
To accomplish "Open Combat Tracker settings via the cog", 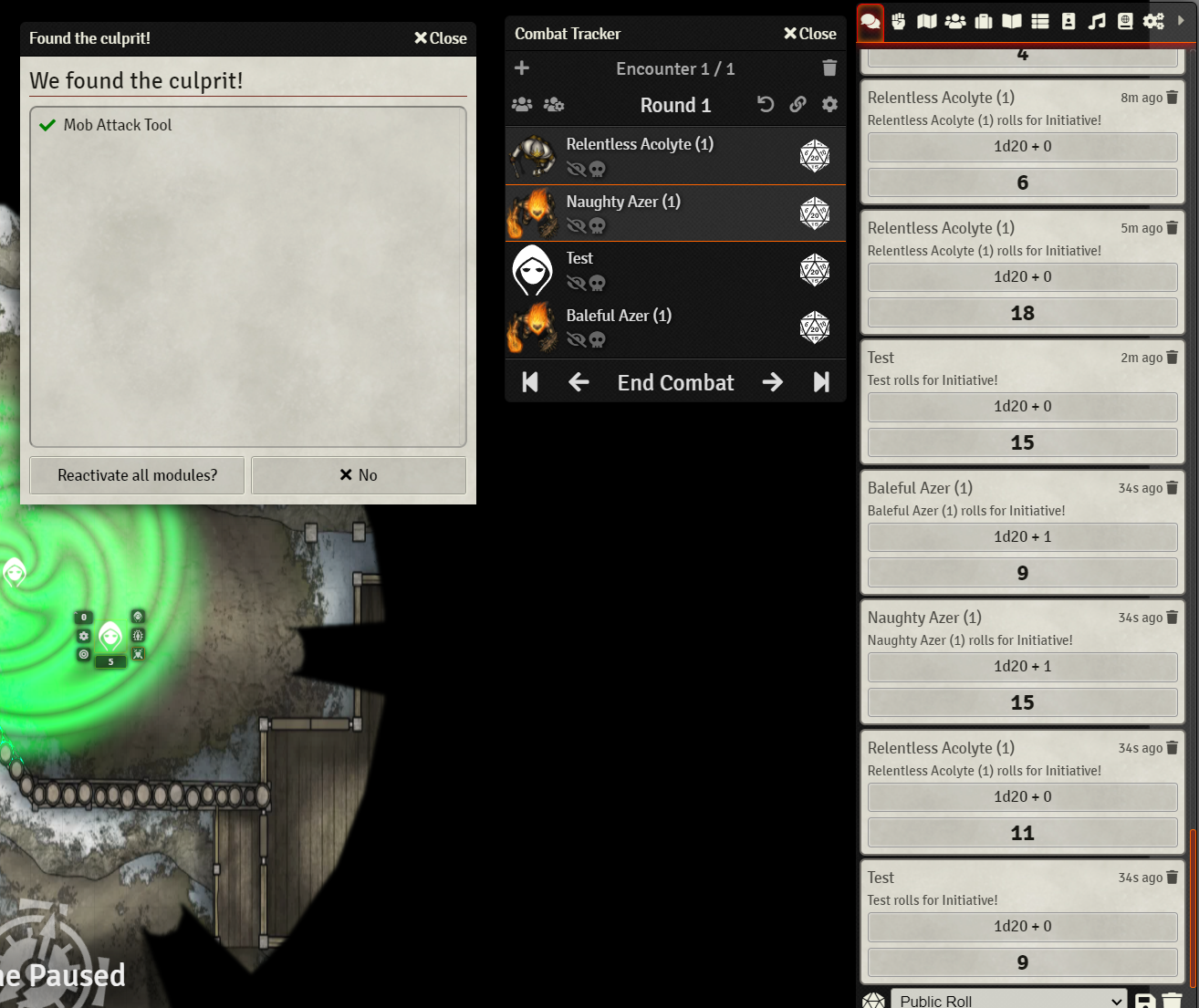I will click(x=829, y=104).
